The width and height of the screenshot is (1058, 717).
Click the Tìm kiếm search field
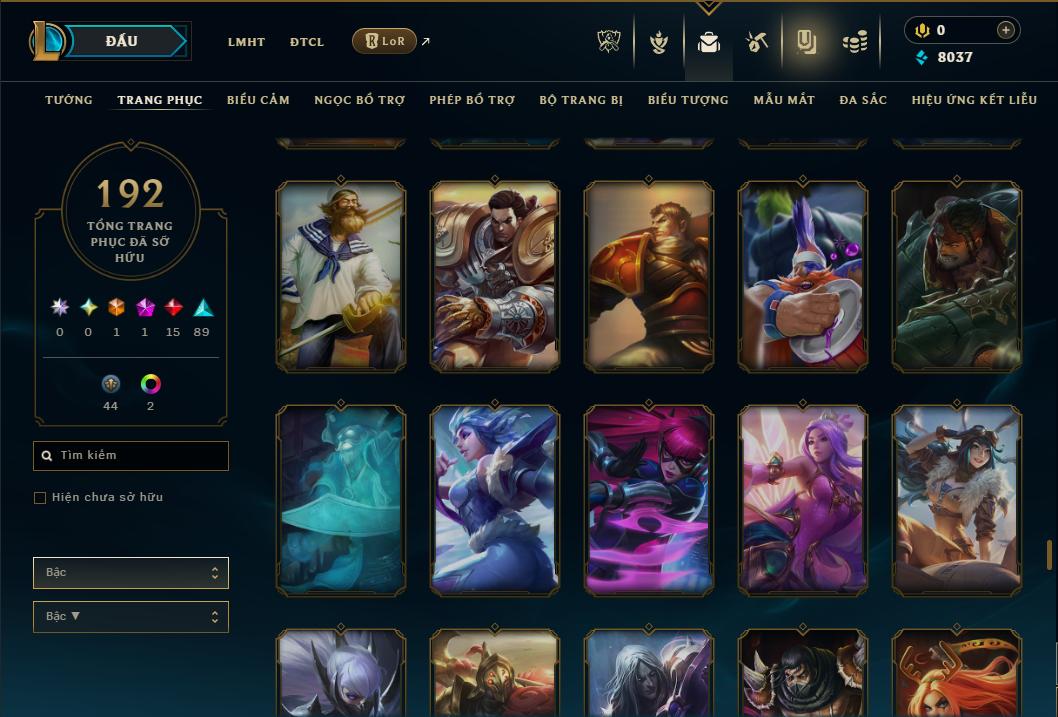(131, 456)
